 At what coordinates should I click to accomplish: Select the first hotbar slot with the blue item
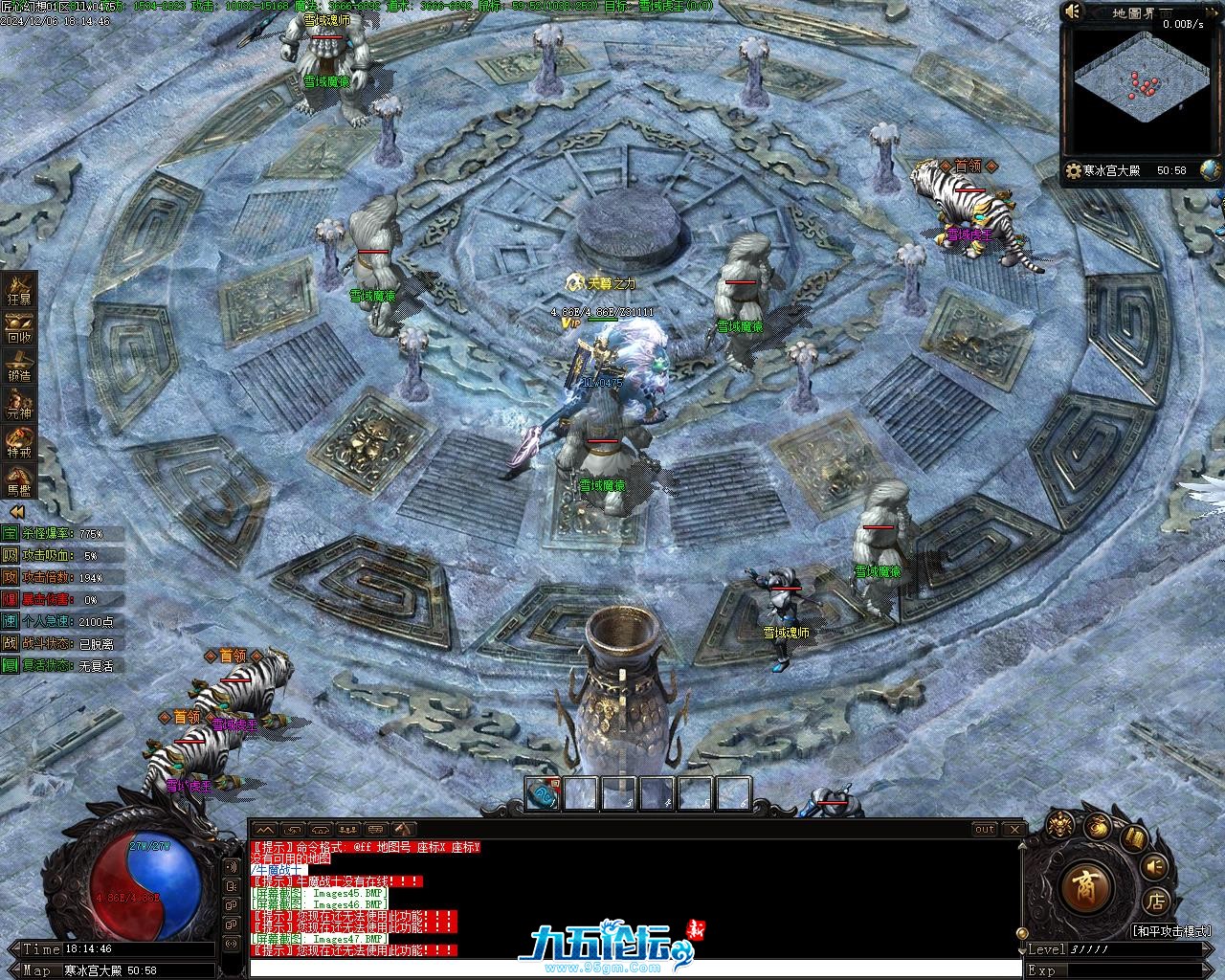coord(544,794)
